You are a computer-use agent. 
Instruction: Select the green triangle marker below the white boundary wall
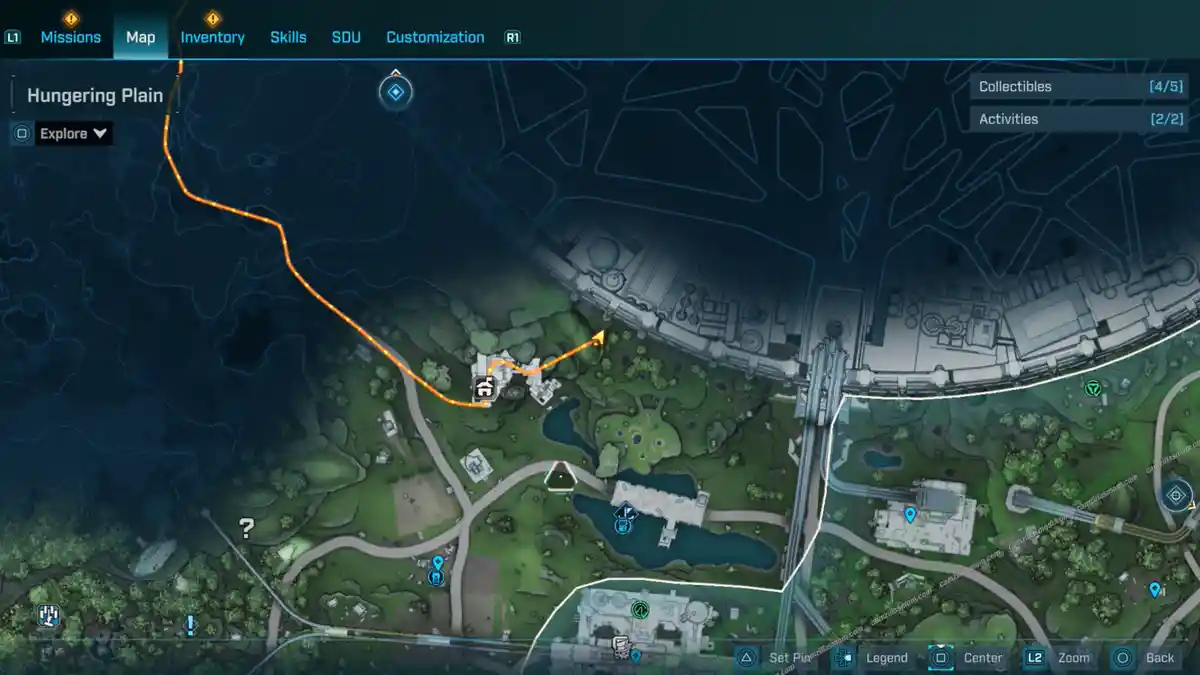point(1092,388)
